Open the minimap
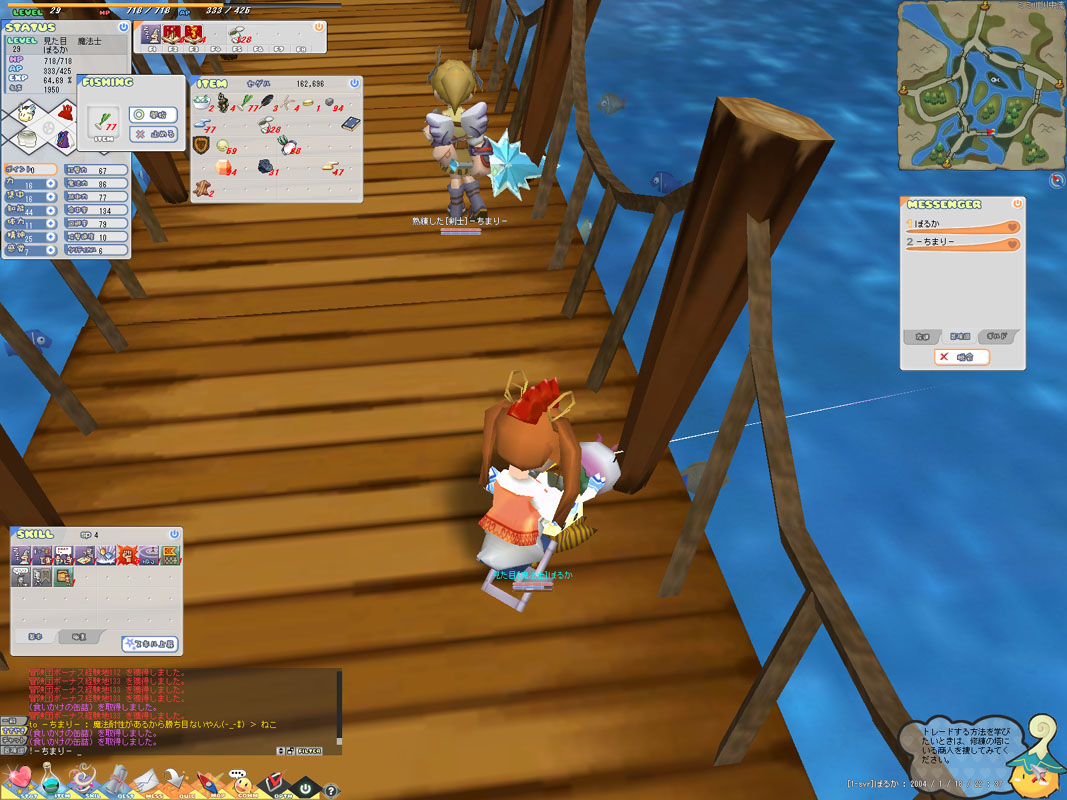The width and height of the screenshot is (1067, 800). coord(976,84)
